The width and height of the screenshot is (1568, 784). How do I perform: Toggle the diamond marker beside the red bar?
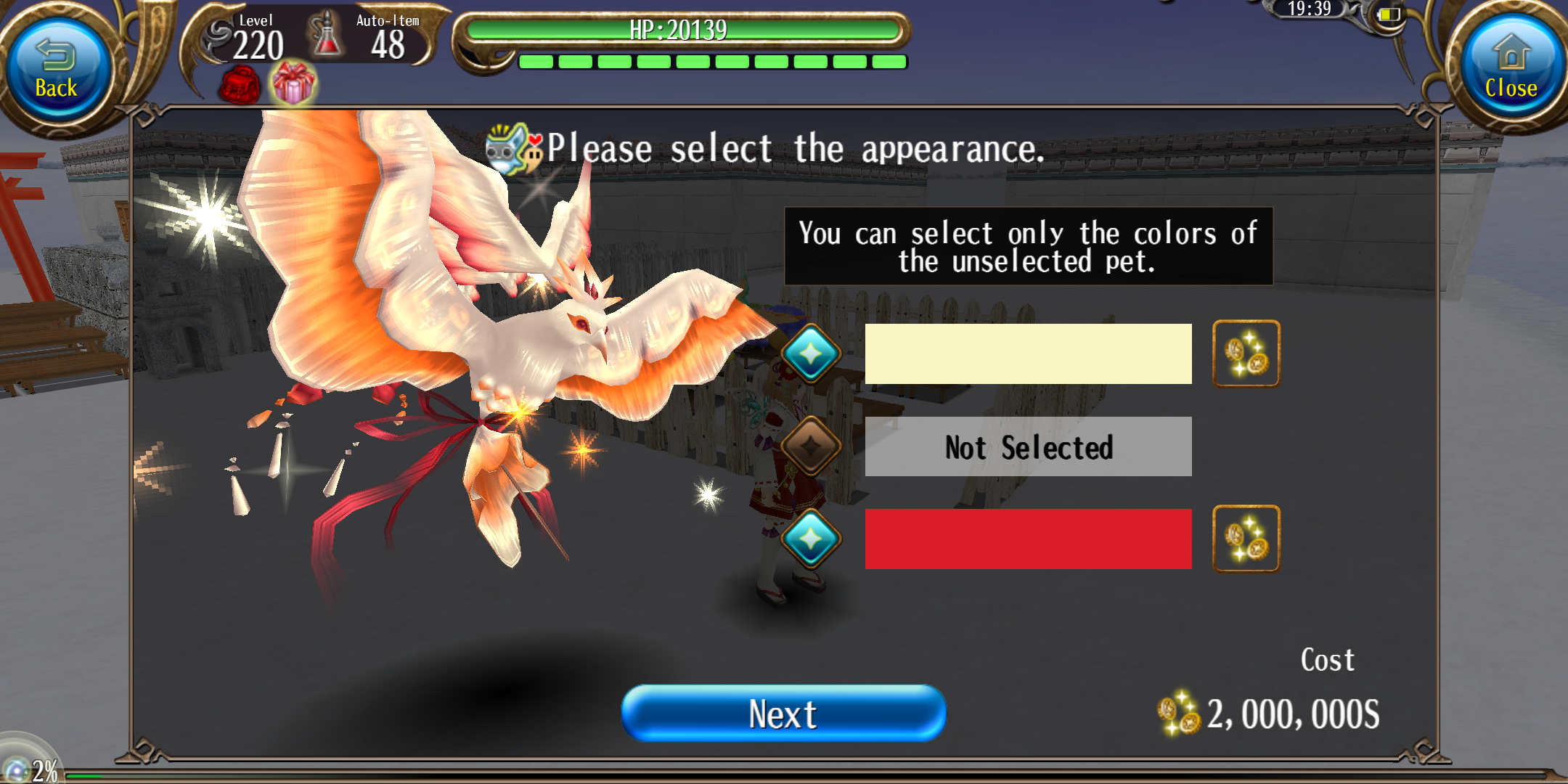[x=811, y=539]
